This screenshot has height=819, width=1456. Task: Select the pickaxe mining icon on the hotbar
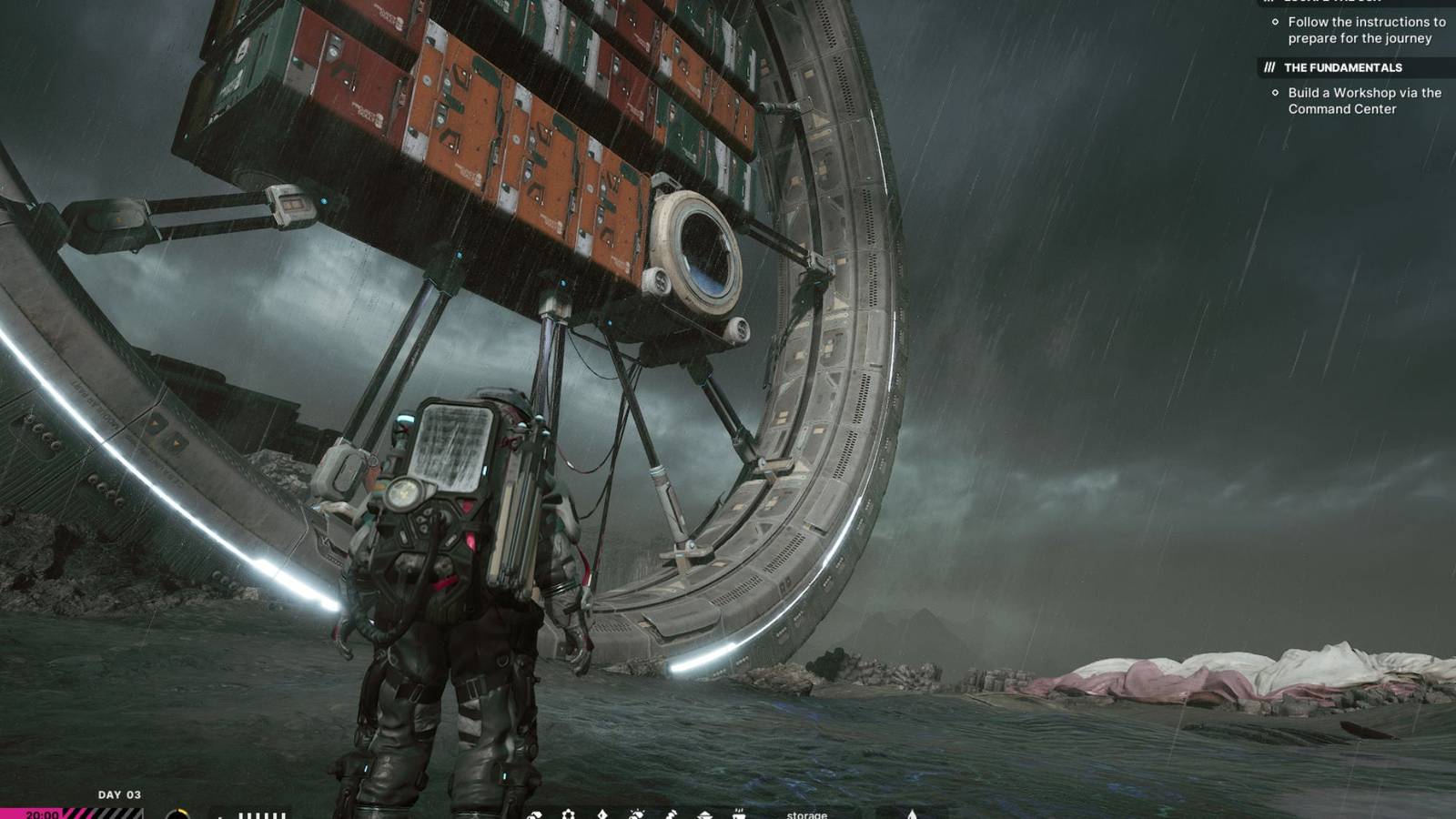(671, 814)
